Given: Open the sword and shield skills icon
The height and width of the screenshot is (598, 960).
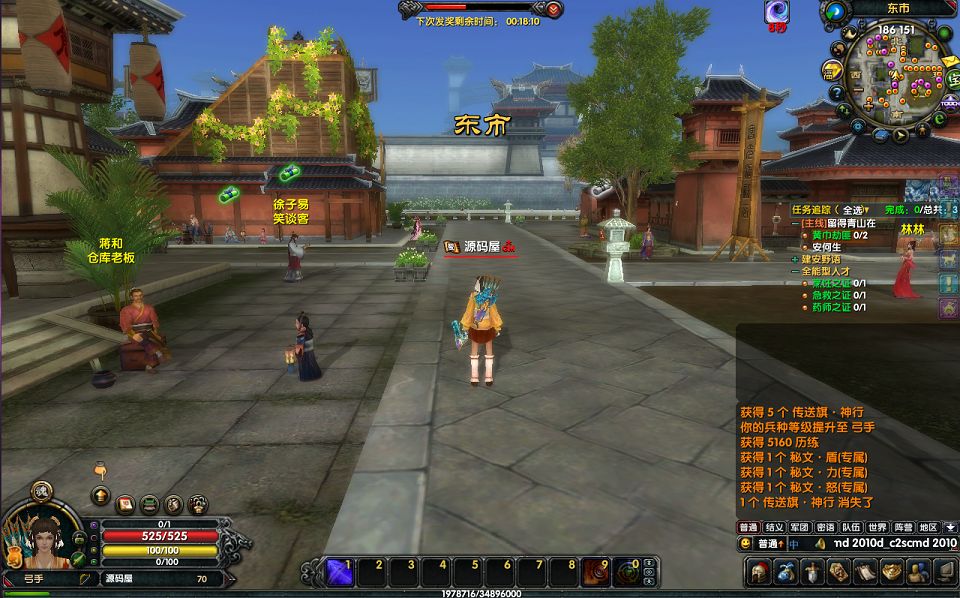Looking at the screenshot, I should pyautogui.click(x=812, y=571).
